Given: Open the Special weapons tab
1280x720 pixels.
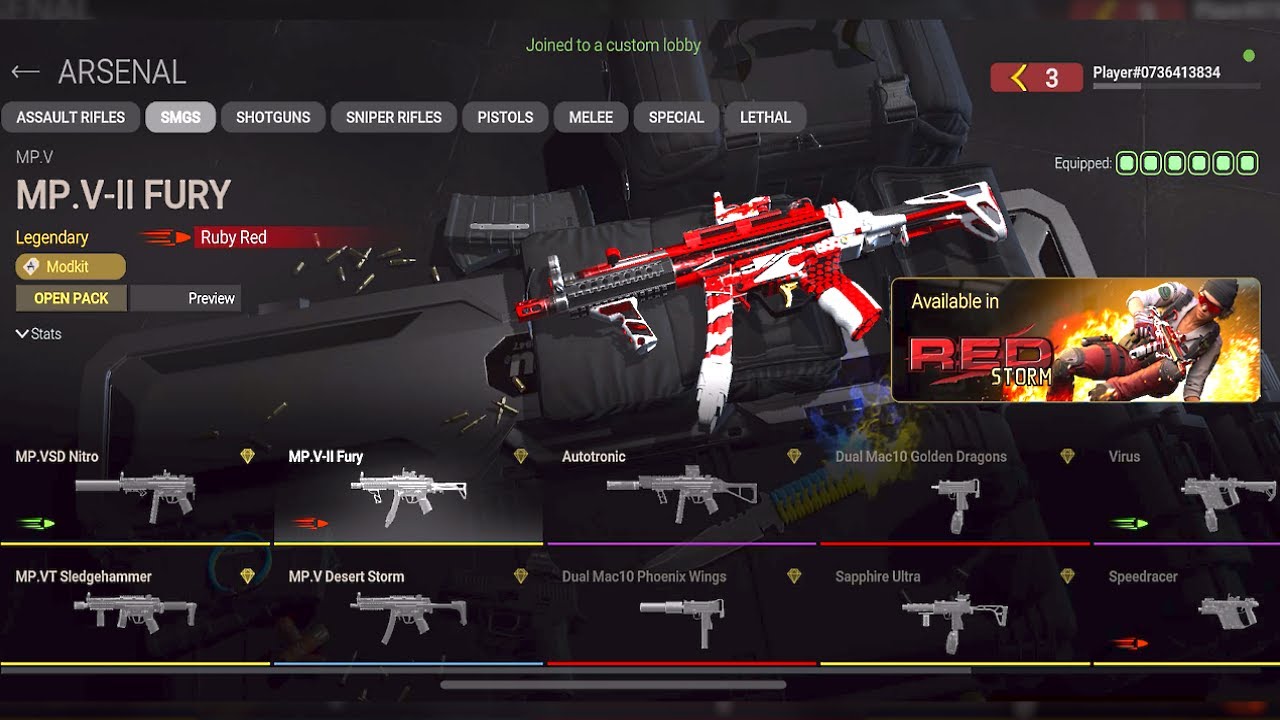Looking at the screenshot, I should pyautogui.click(x=676, y=117).
